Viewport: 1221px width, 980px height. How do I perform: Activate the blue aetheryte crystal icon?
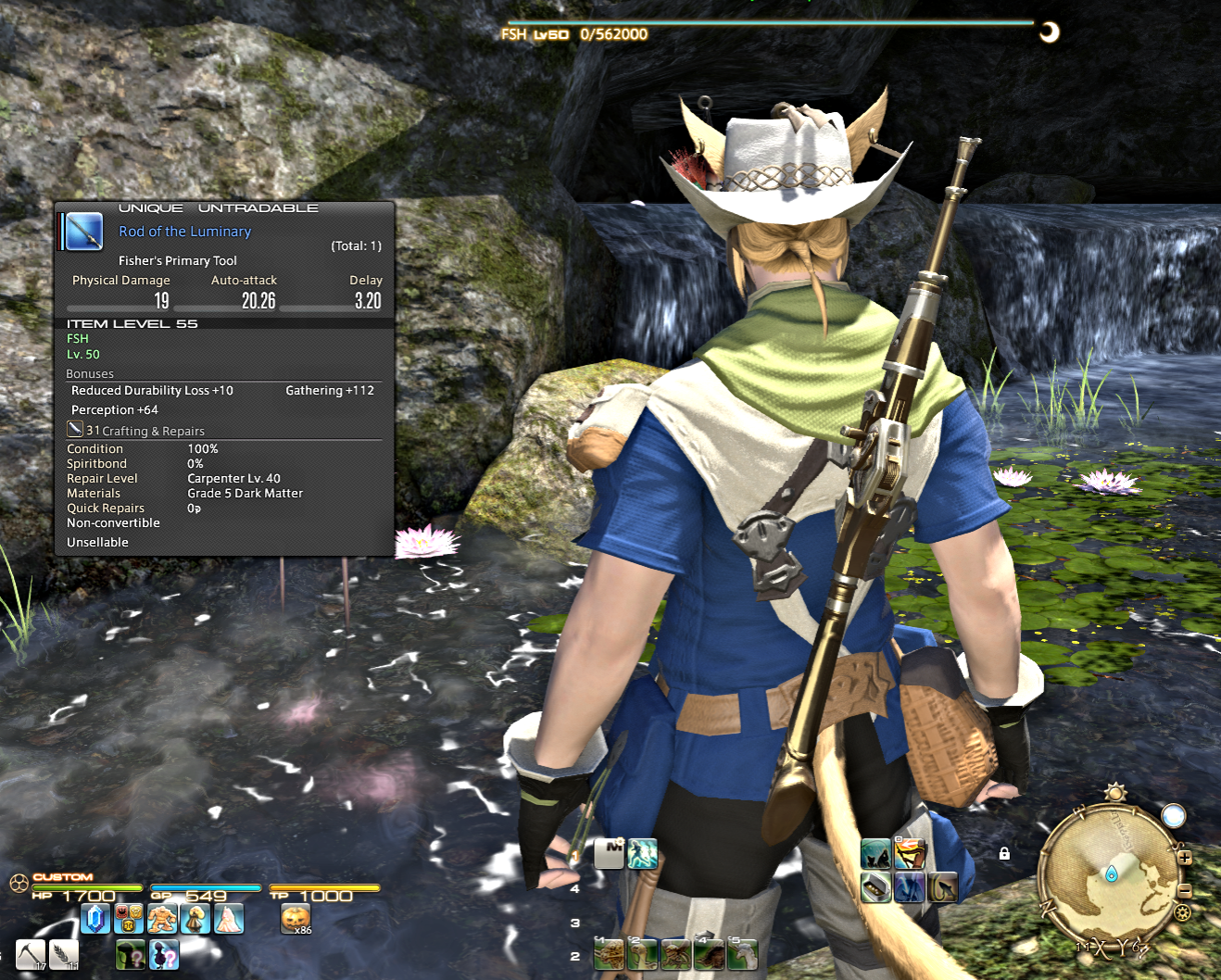tap(94, 918)
